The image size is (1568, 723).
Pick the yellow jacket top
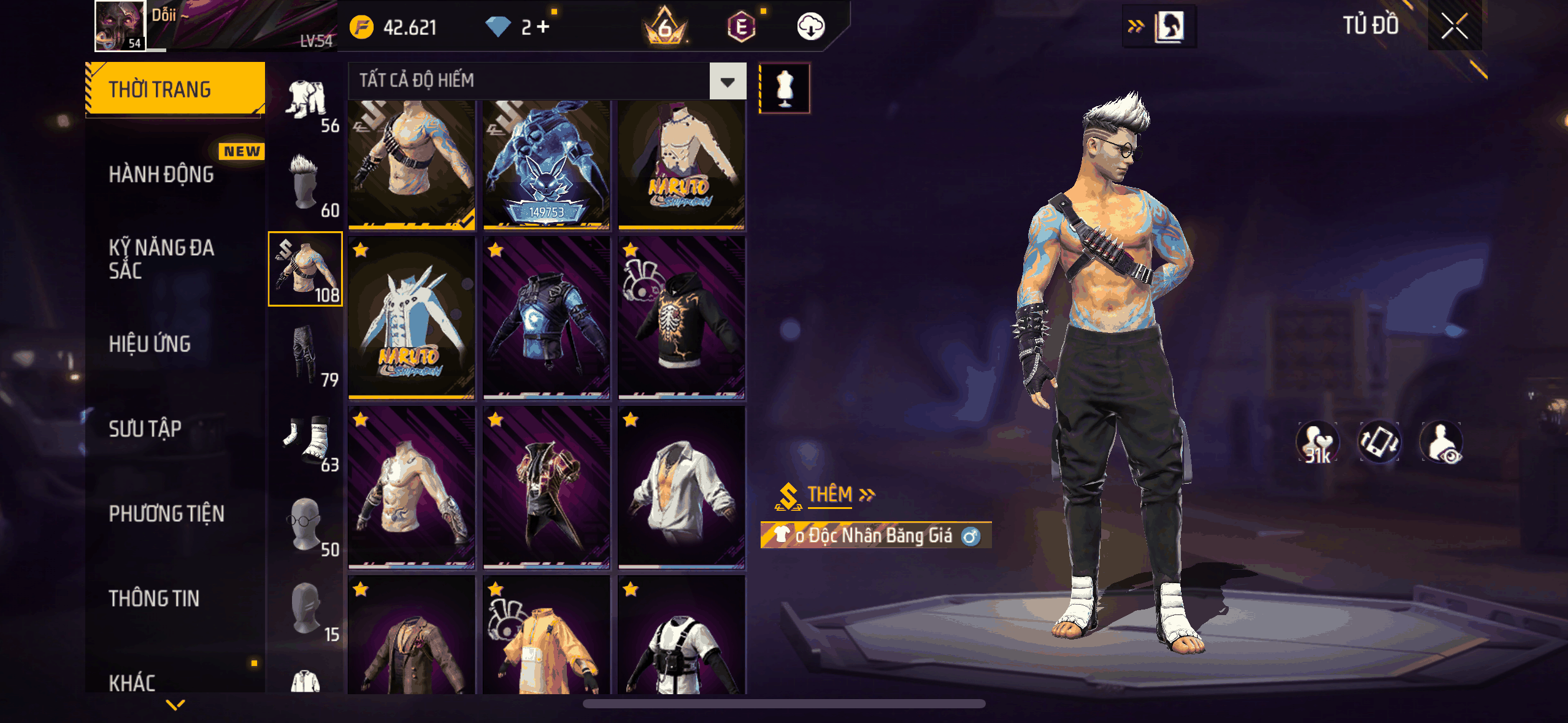pos(547,638)
